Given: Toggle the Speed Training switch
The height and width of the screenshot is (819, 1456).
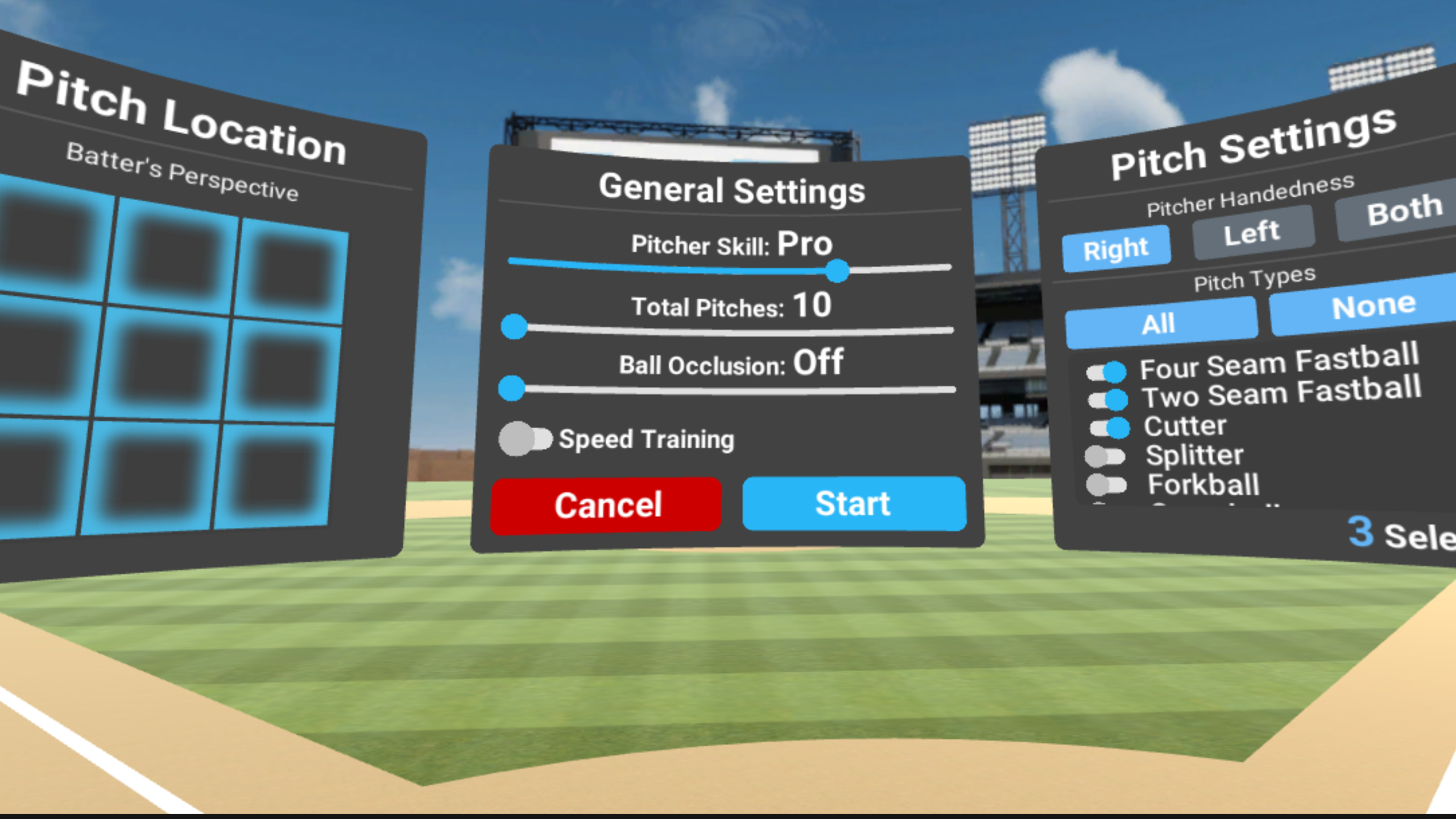Looking at the screenshot, I should click(x=525, y=439).
